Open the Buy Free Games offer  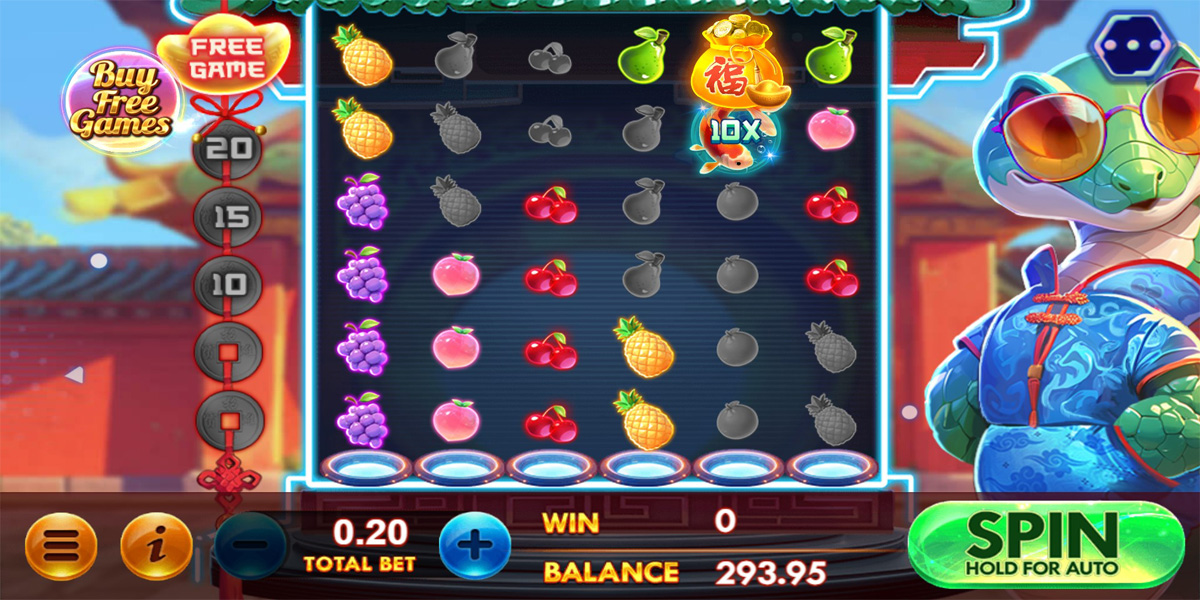(118, 100)
